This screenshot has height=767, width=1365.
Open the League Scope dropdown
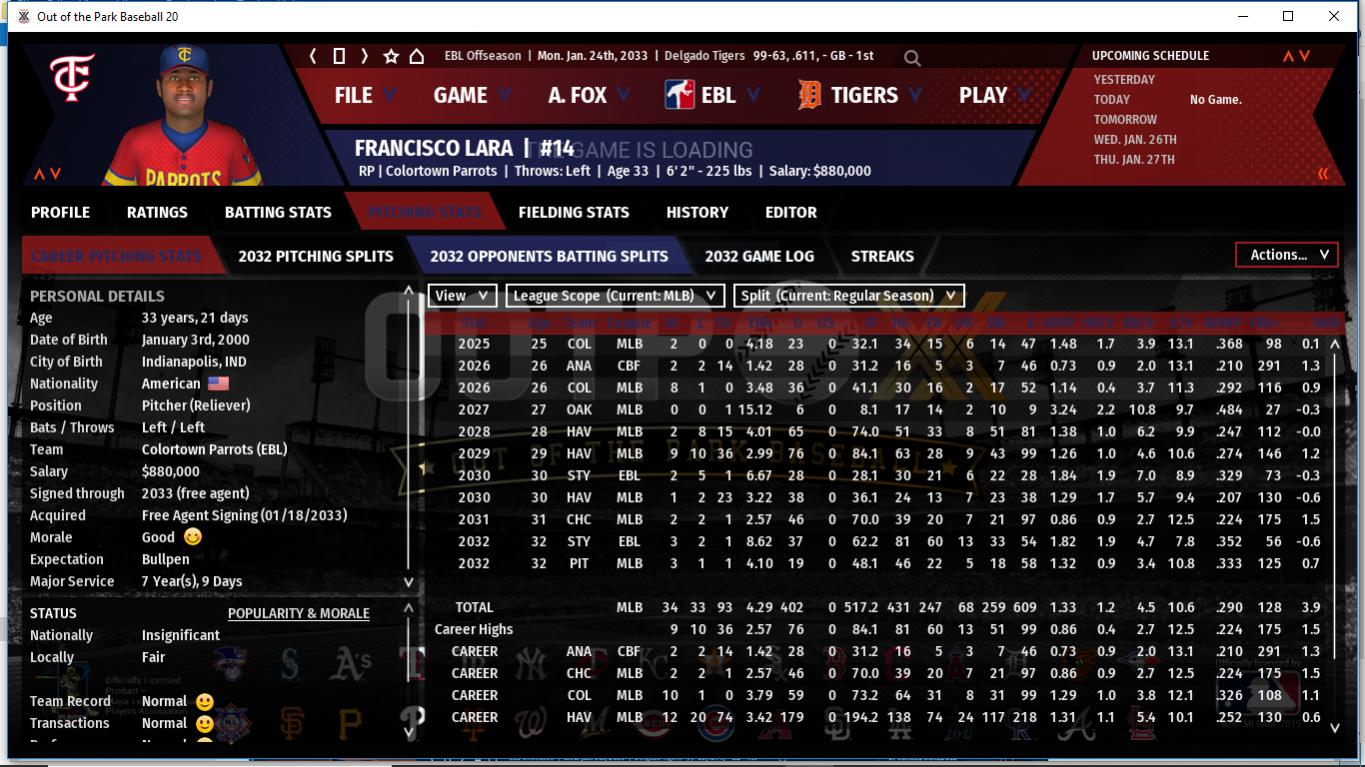coord(614,296)
